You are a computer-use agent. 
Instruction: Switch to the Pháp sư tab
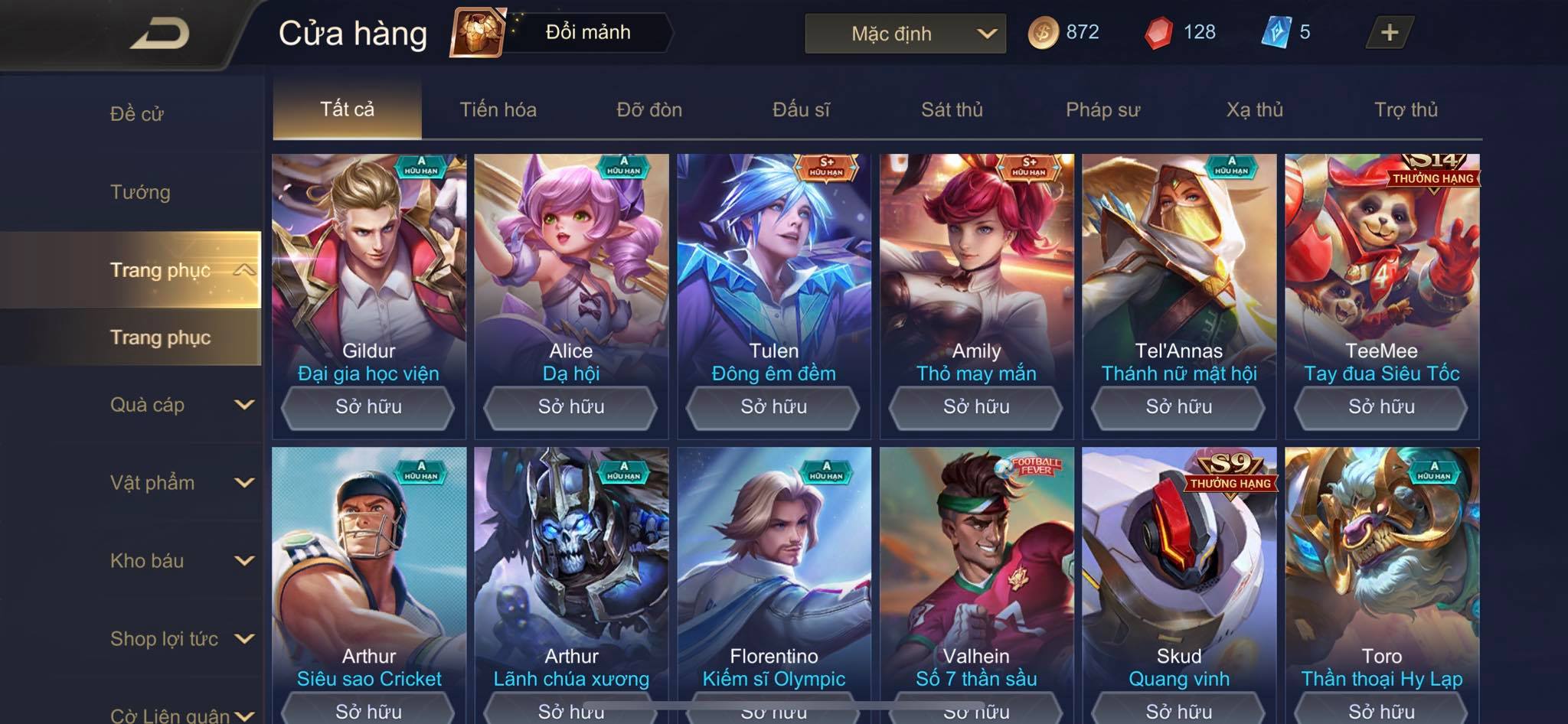click(1102, 109)
